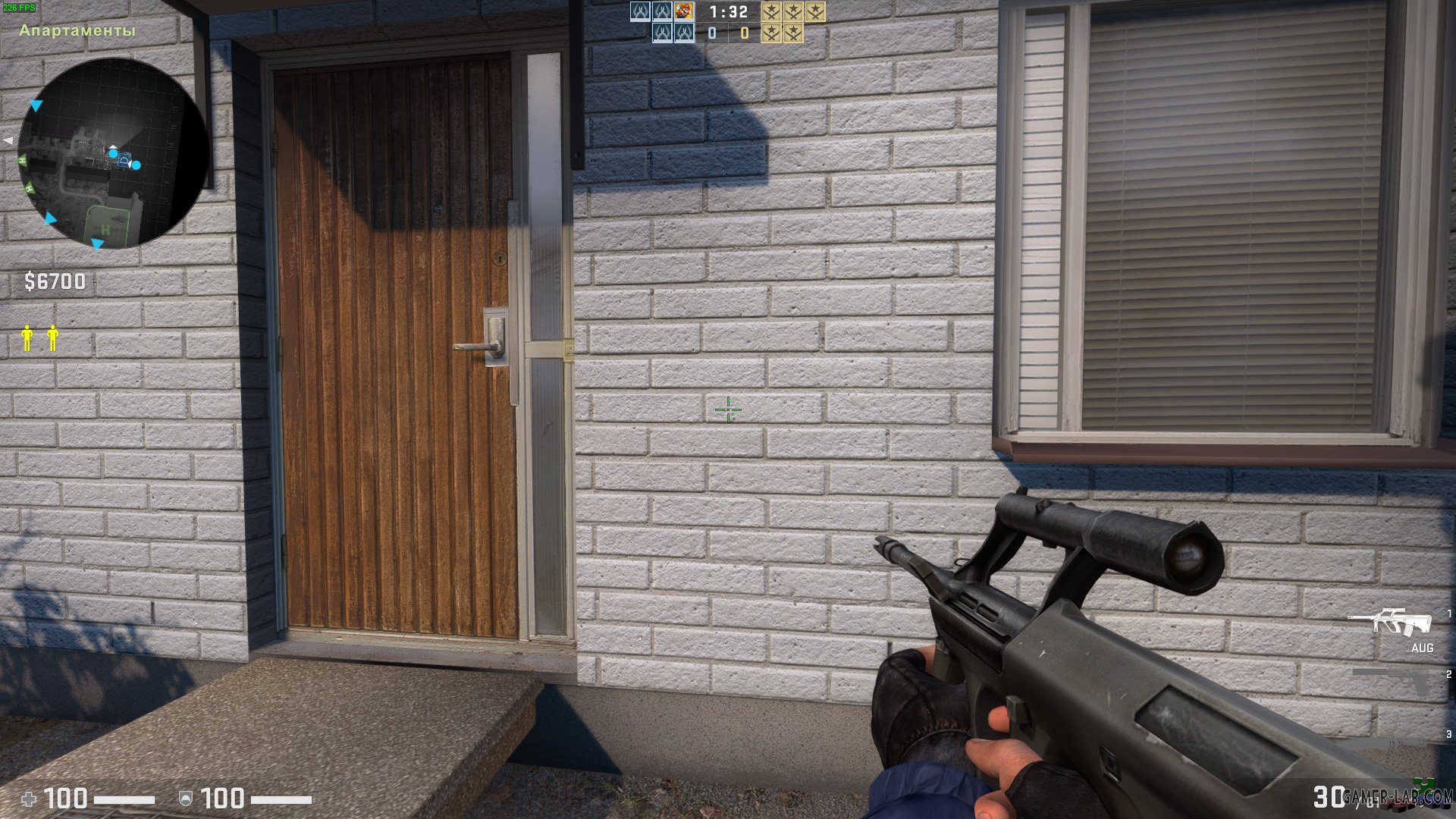Click the Mario player avatar thumbnail
The image size is (1456, 819).
point(683,12)
